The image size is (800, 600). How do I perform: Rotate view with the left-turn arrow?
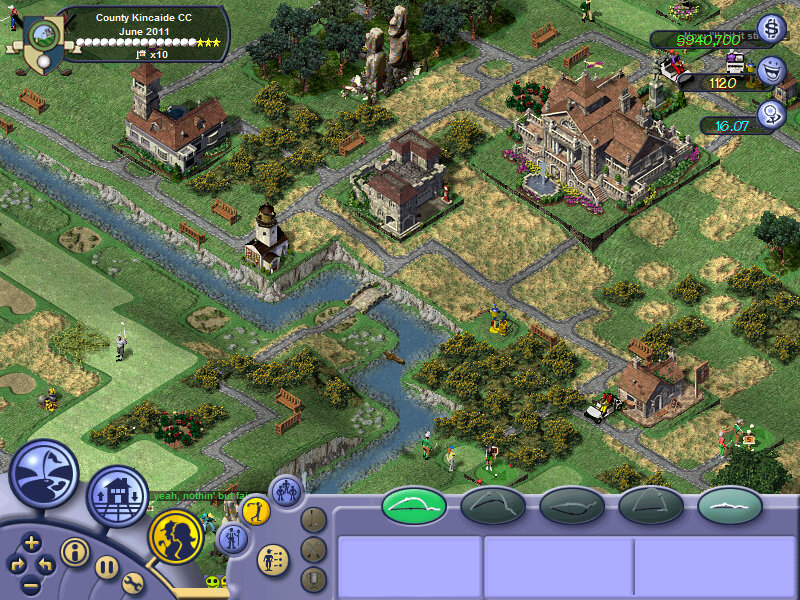tap(47, 565)
